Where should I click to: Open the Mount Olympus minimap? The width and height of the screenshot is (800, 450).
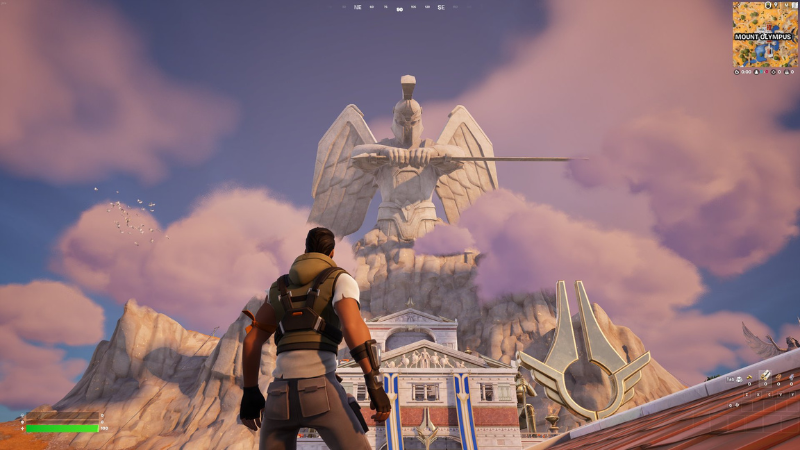(x=764, y=34)
